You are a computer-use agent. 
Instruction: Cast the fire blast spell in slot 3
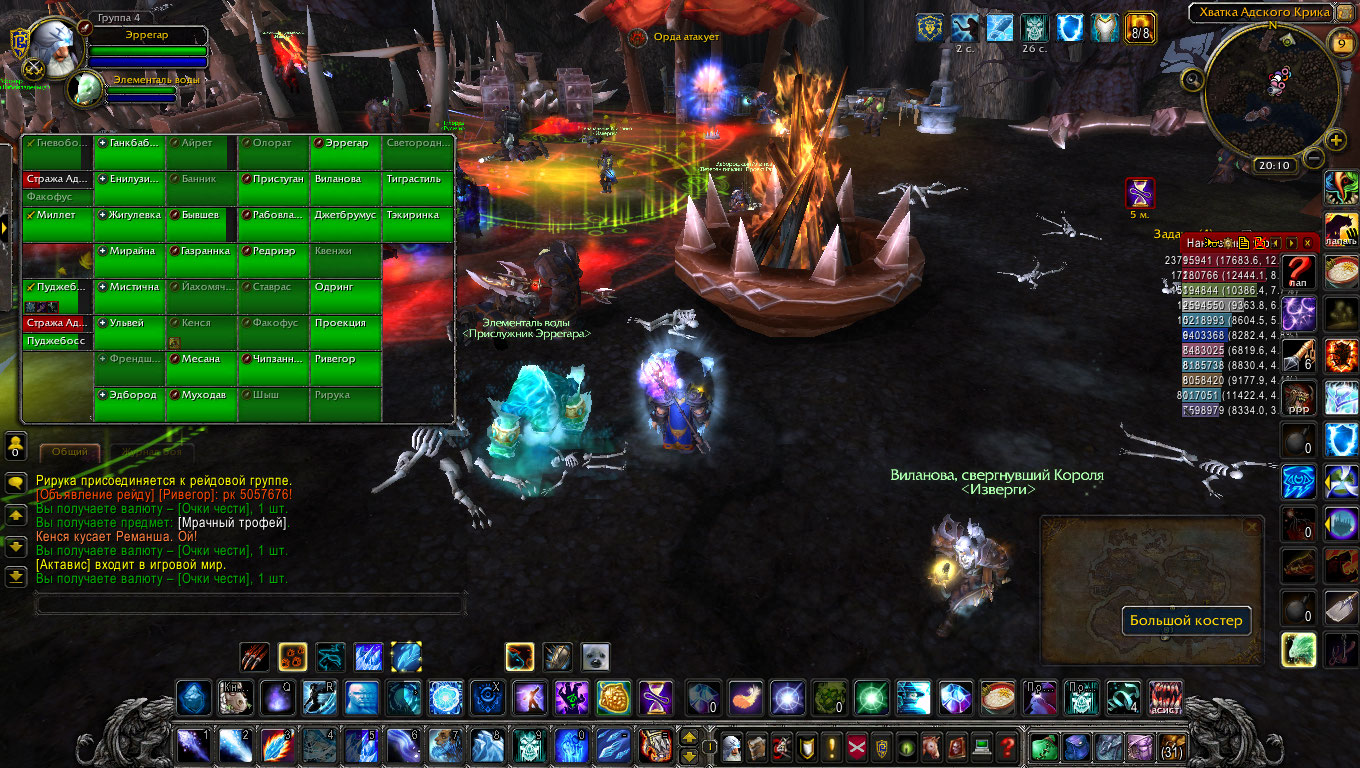click(274, 745)
